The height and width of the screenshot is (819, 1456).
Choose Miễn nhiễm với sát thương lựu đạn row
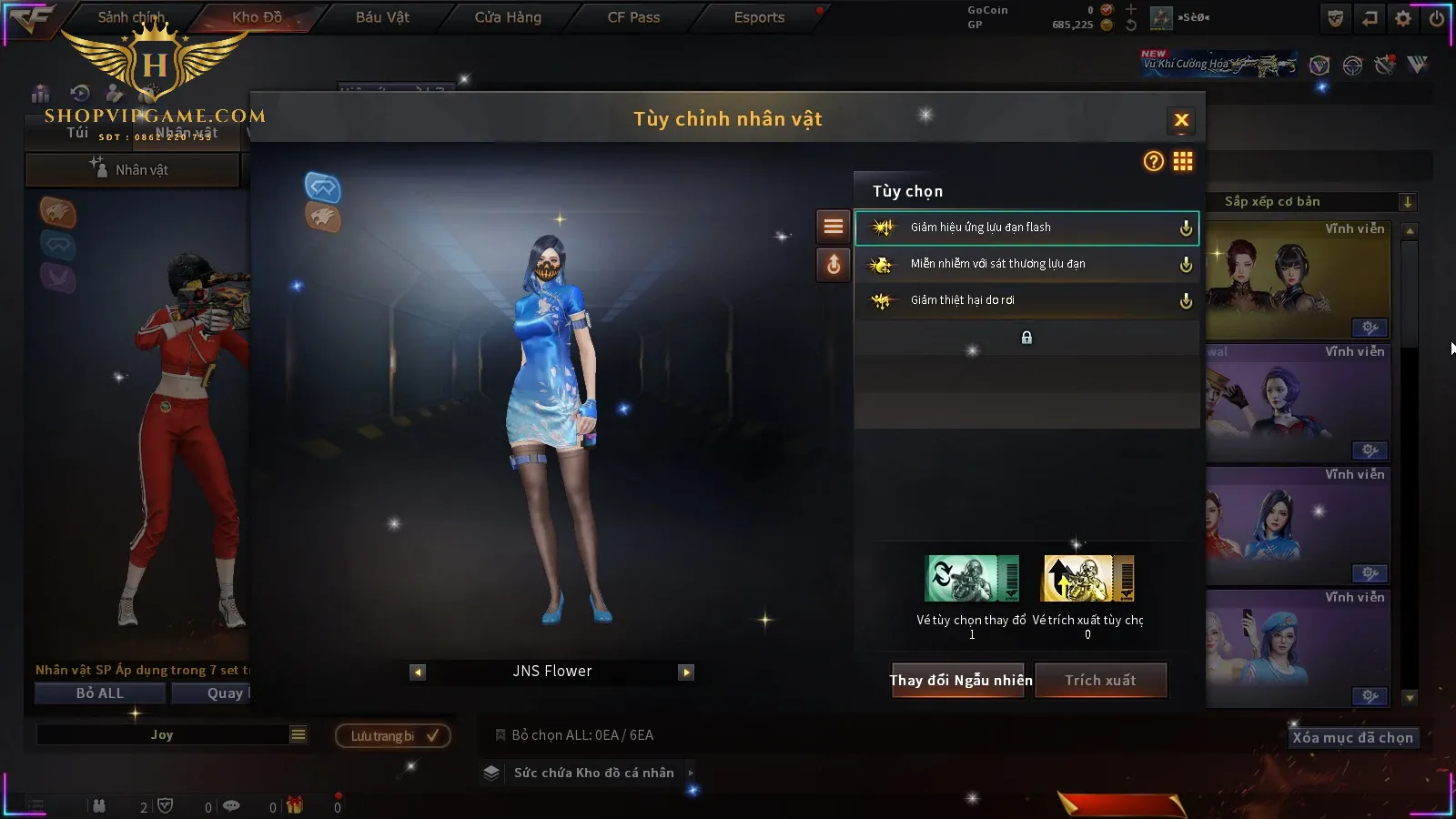1026,264
